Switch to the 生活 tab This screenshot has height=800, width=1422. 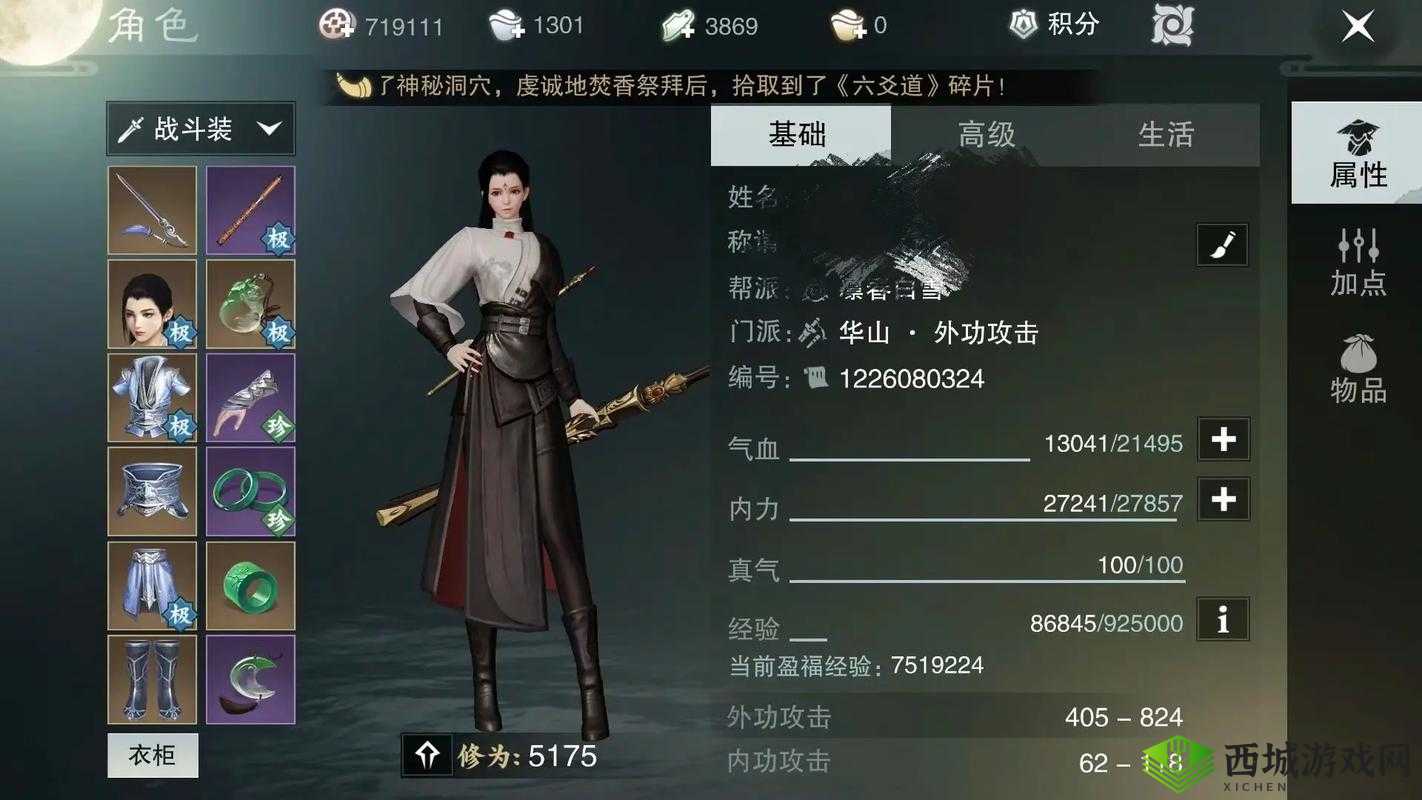point(1166,135)
